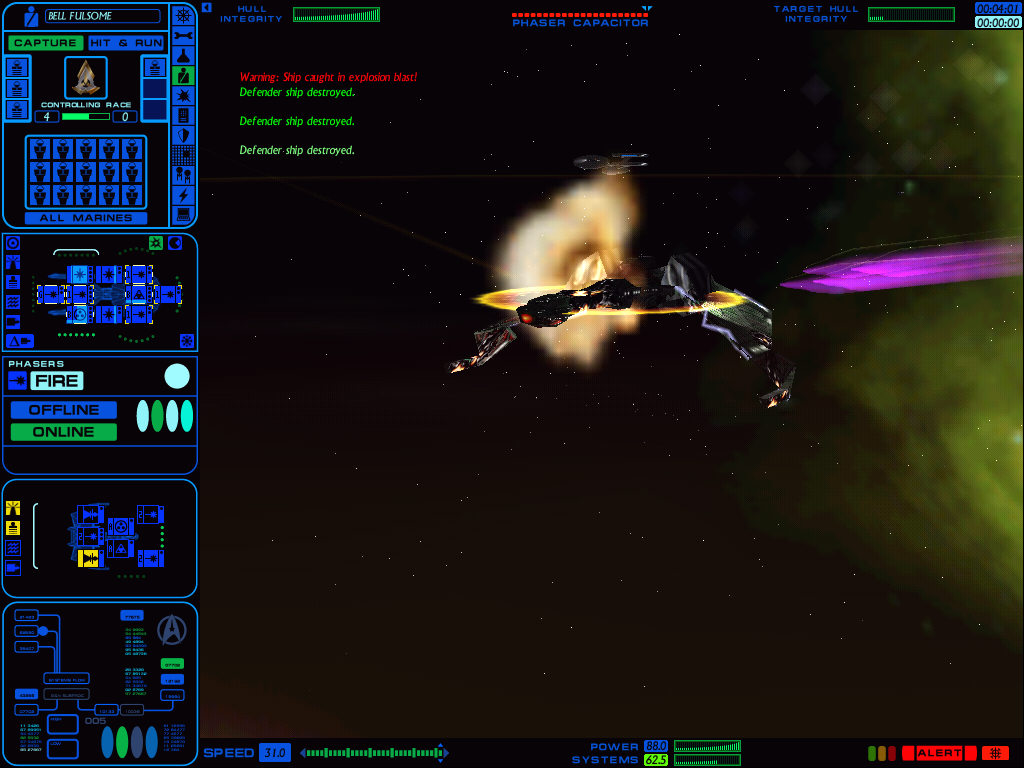The image size is (1024, 768).
Task: Set phasers to OFFLINE
Action: coord(64,410)
